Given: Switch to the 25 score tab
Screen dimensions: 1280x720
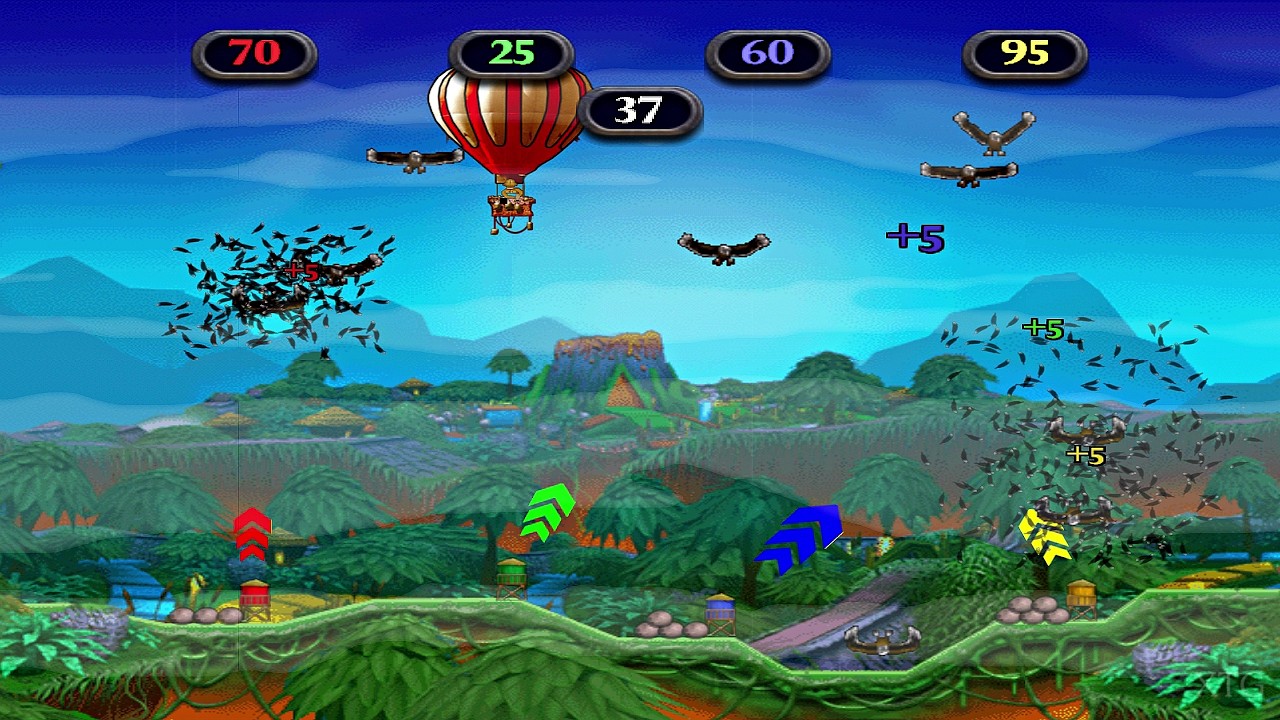Looking at the screenshot, I should click(x=513, y=55).
